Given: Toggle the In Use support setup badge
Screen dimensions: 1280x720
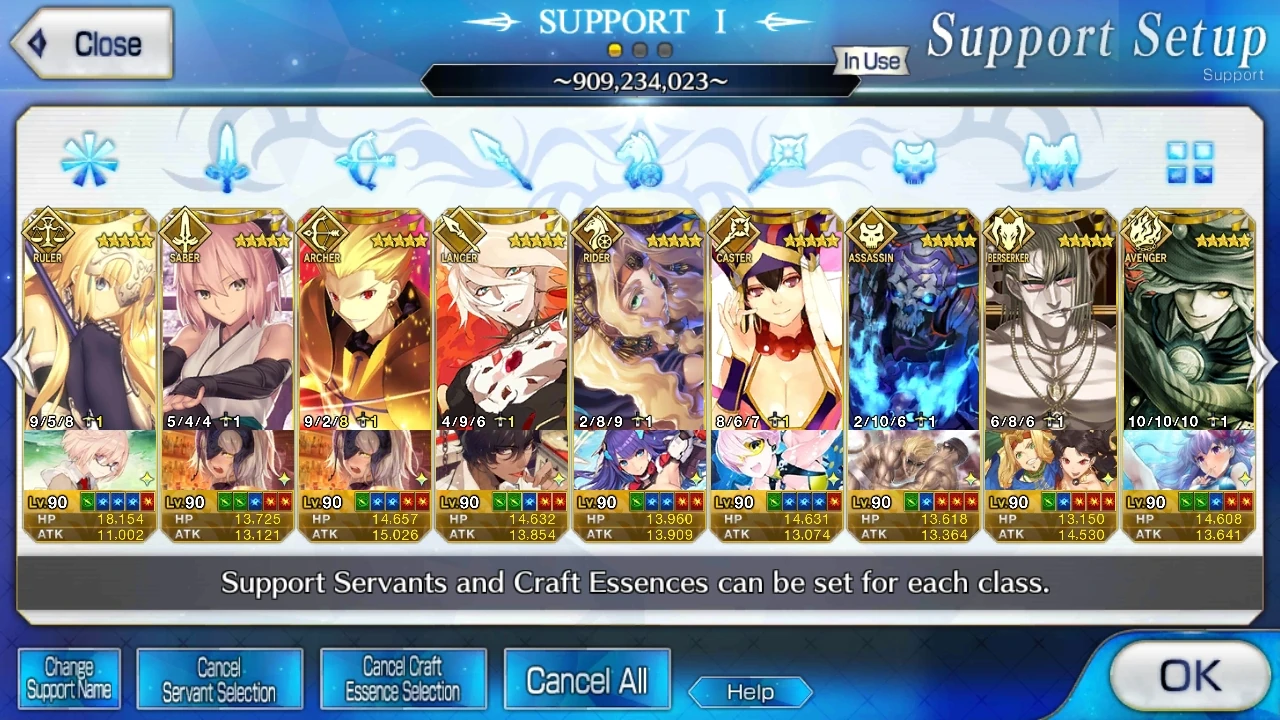Looking at the screenshot, I should click(869, 61).
